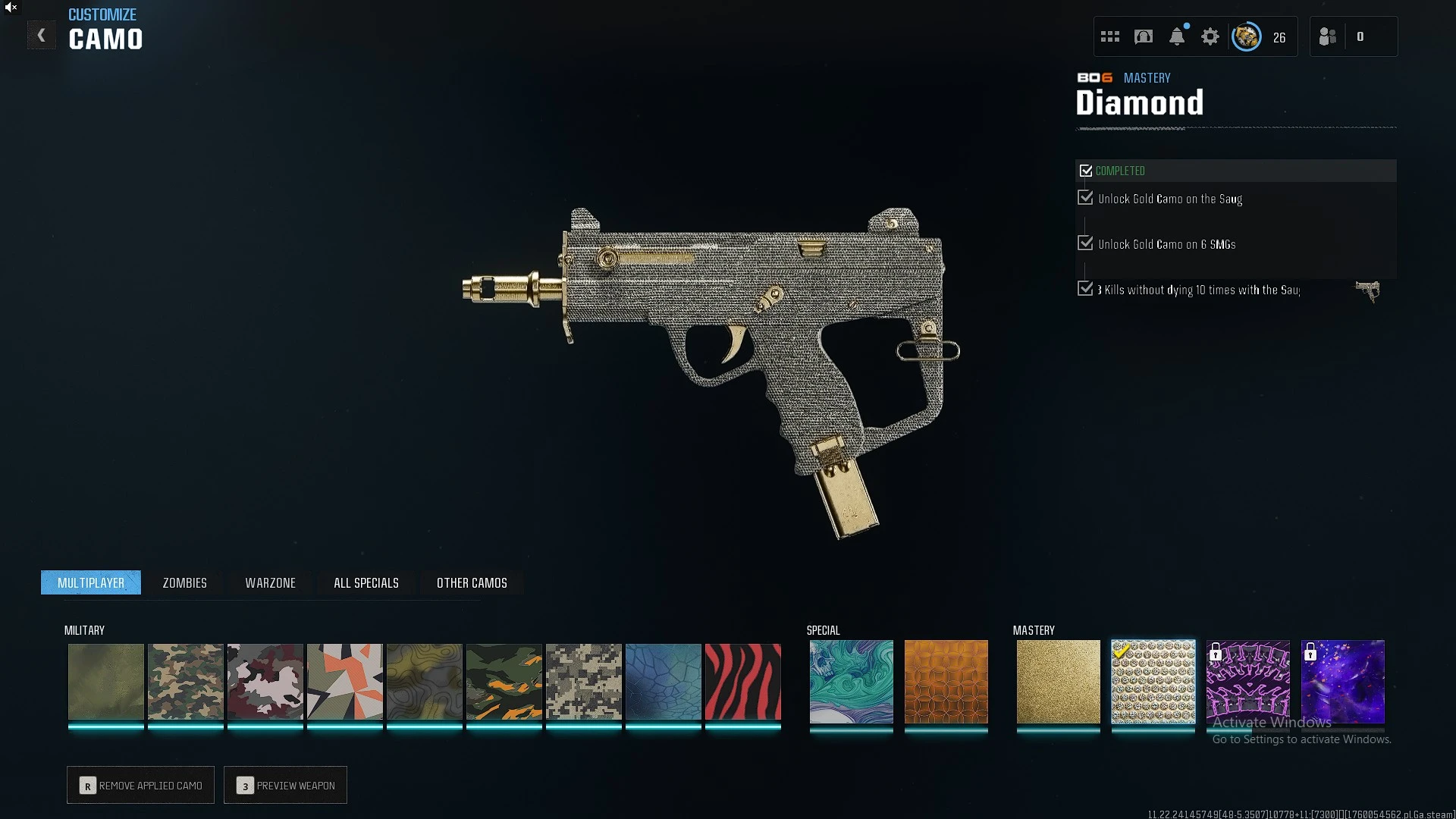Remove the applied camo
This screenshot has width=1456, height=819.
point(140,785)
